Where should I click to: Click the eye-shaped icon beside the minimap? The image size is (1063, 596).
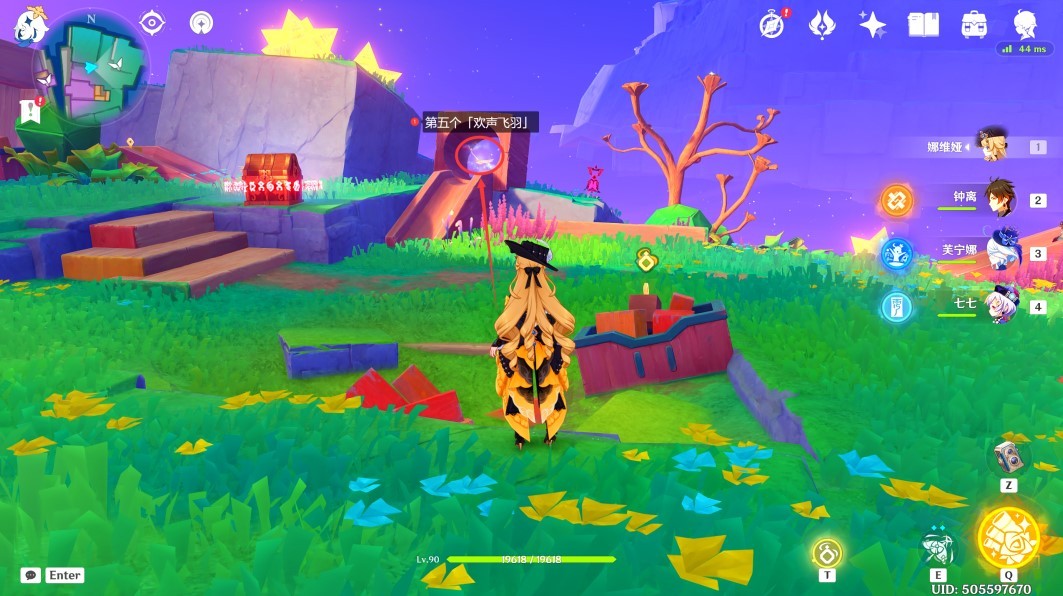[x=152, y=22]
